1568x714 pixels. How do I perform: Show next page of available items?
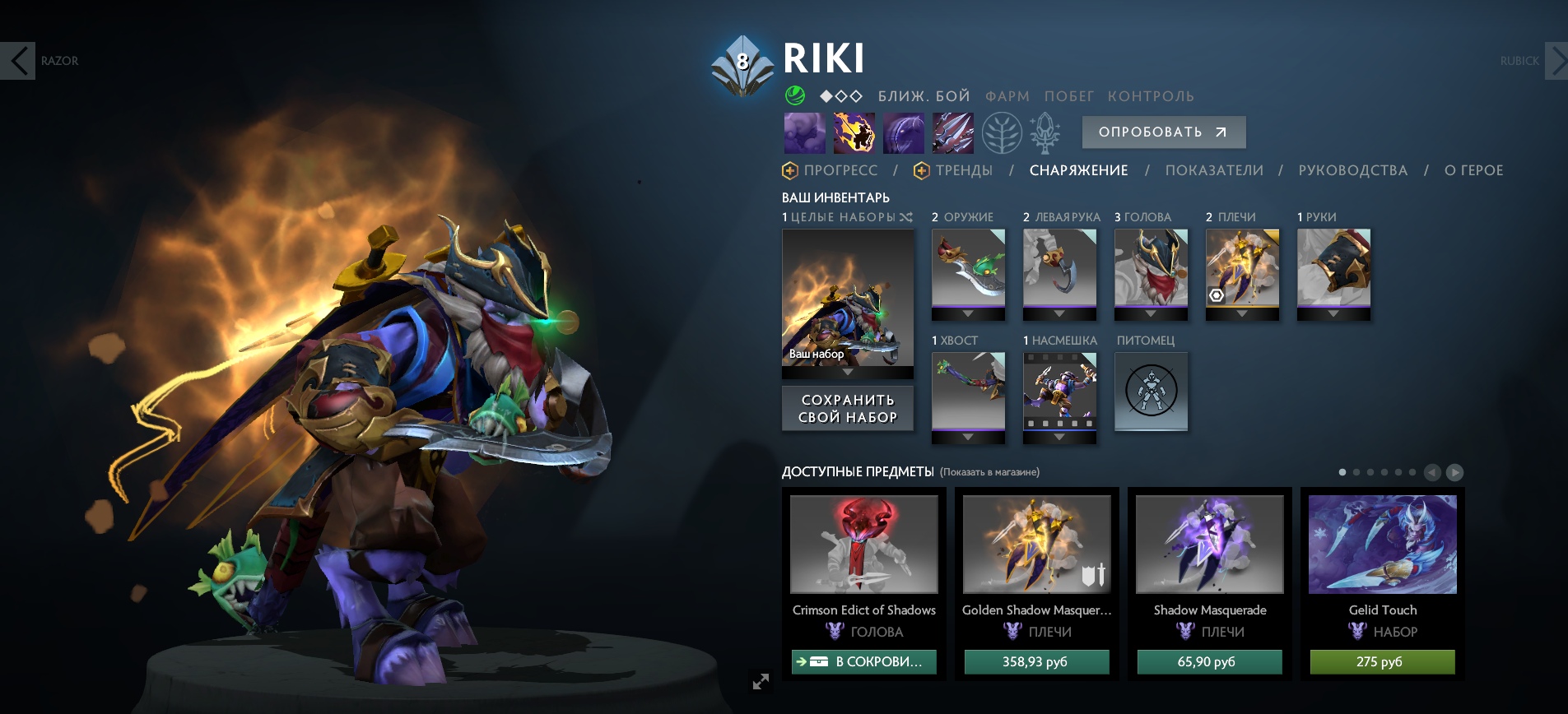point(1454,472)
